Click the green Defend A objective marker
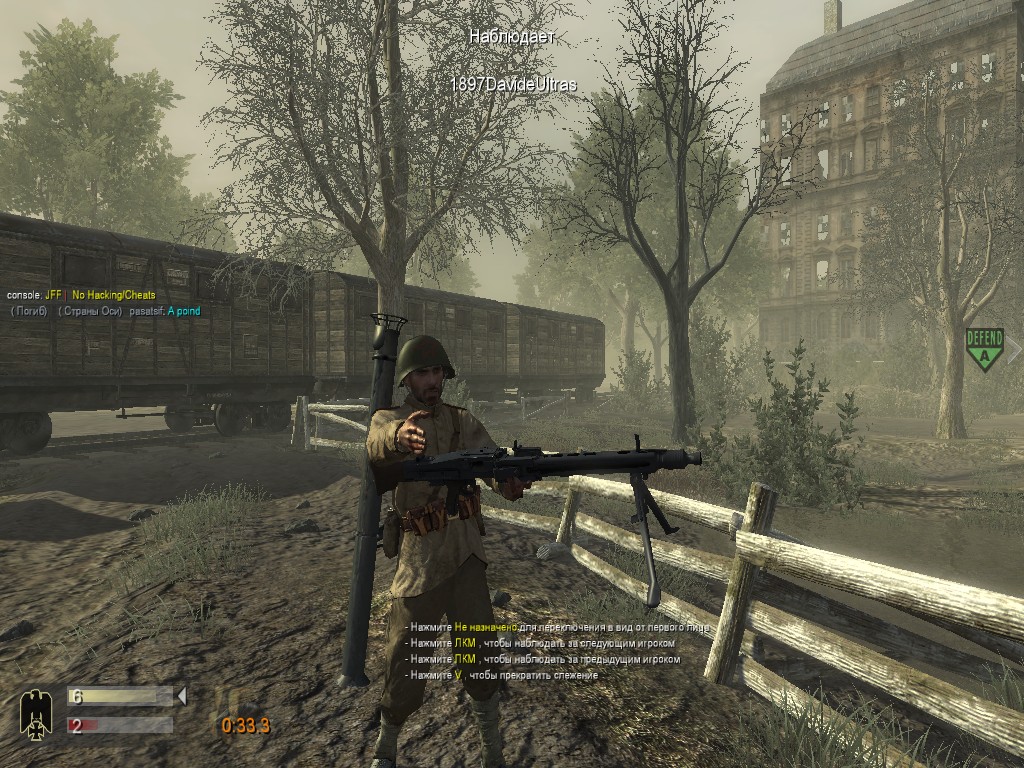Screen dimensions: 1024x768 pos(984,349)
